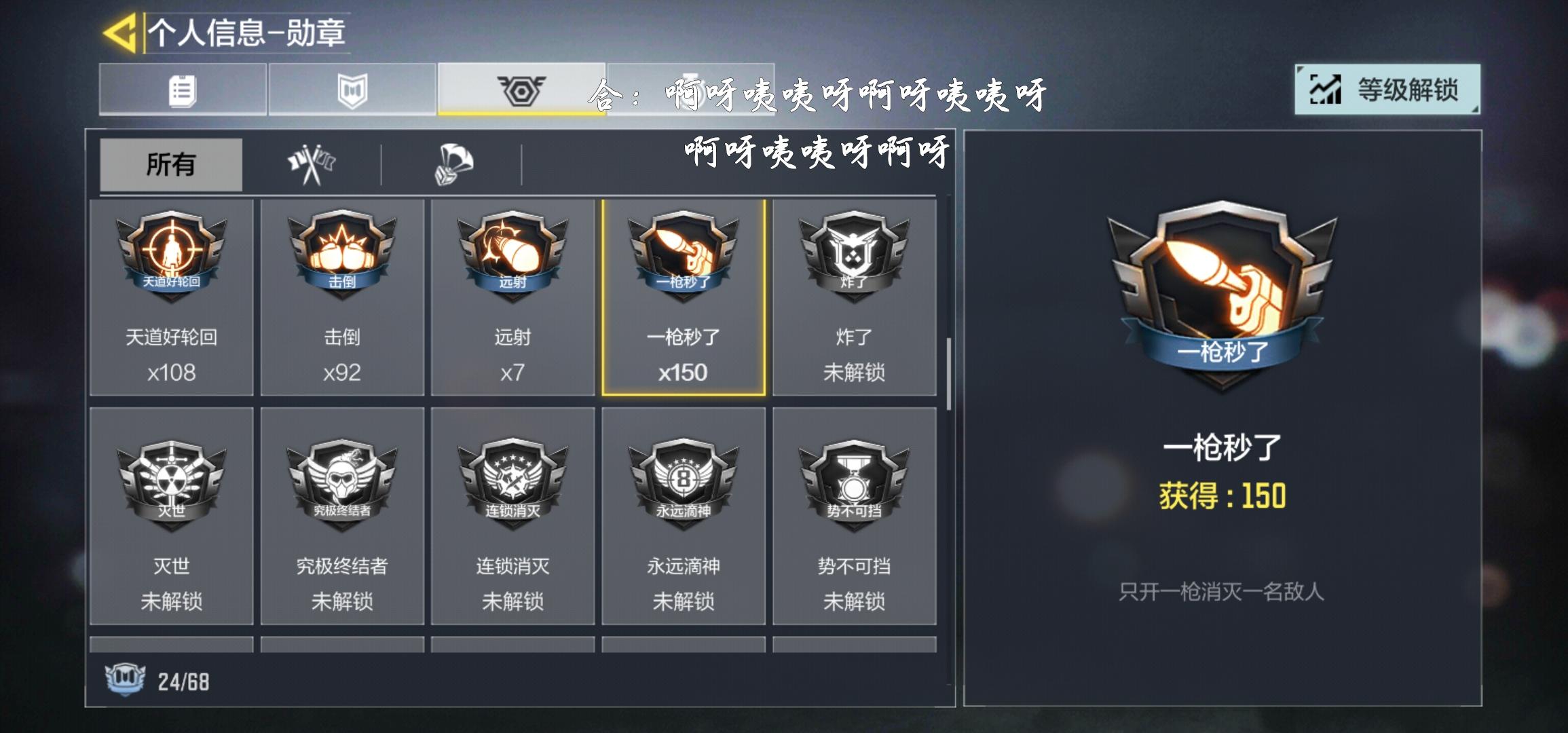Open the statistics tab icon at top
This screenshot has width=1568, height=733.
tap(182, 90)
